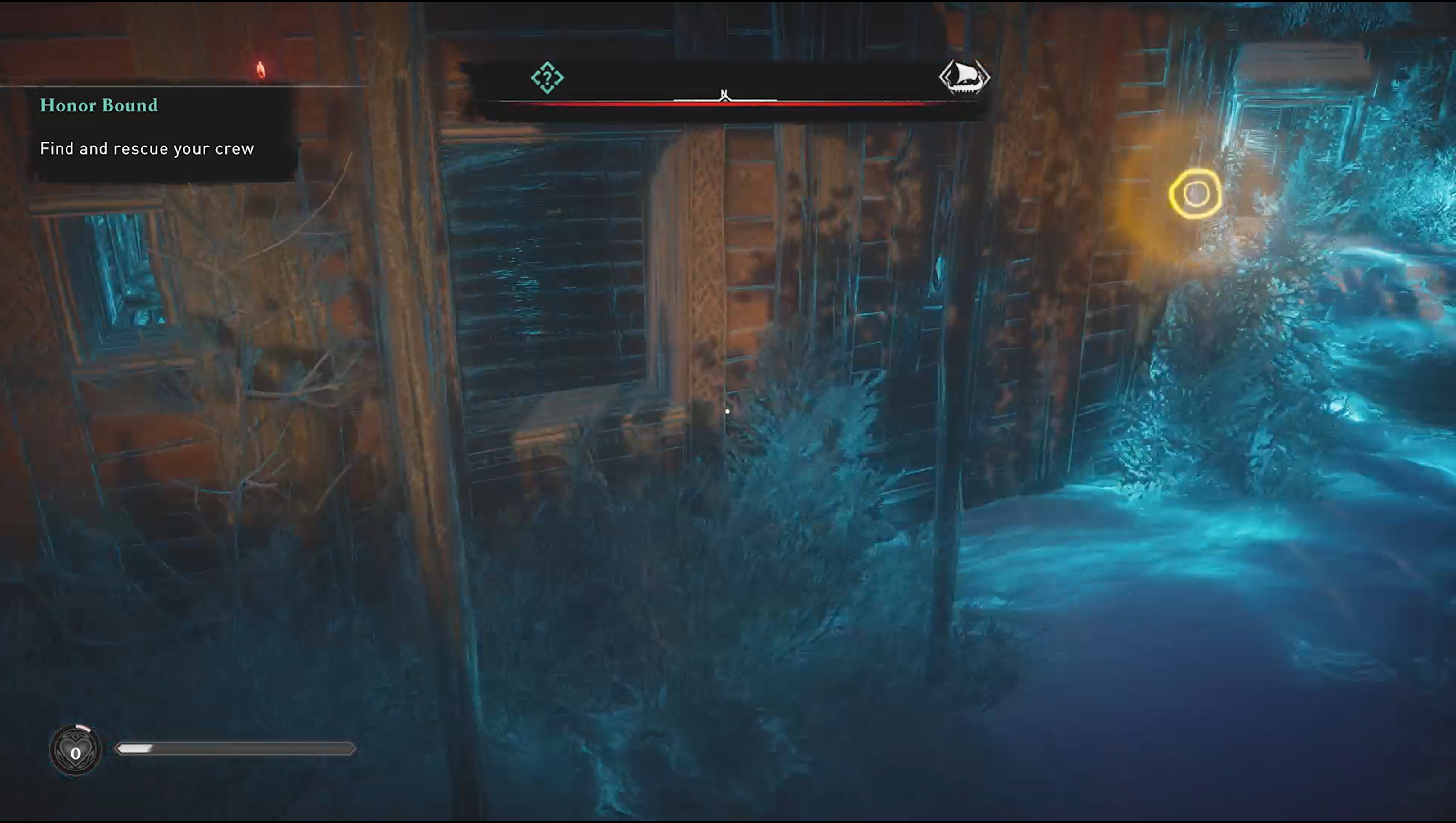The width and height of the screenshot is (1456, 823).
Task: Open the Honor Bound quest title entry
Action: point(98,105)
